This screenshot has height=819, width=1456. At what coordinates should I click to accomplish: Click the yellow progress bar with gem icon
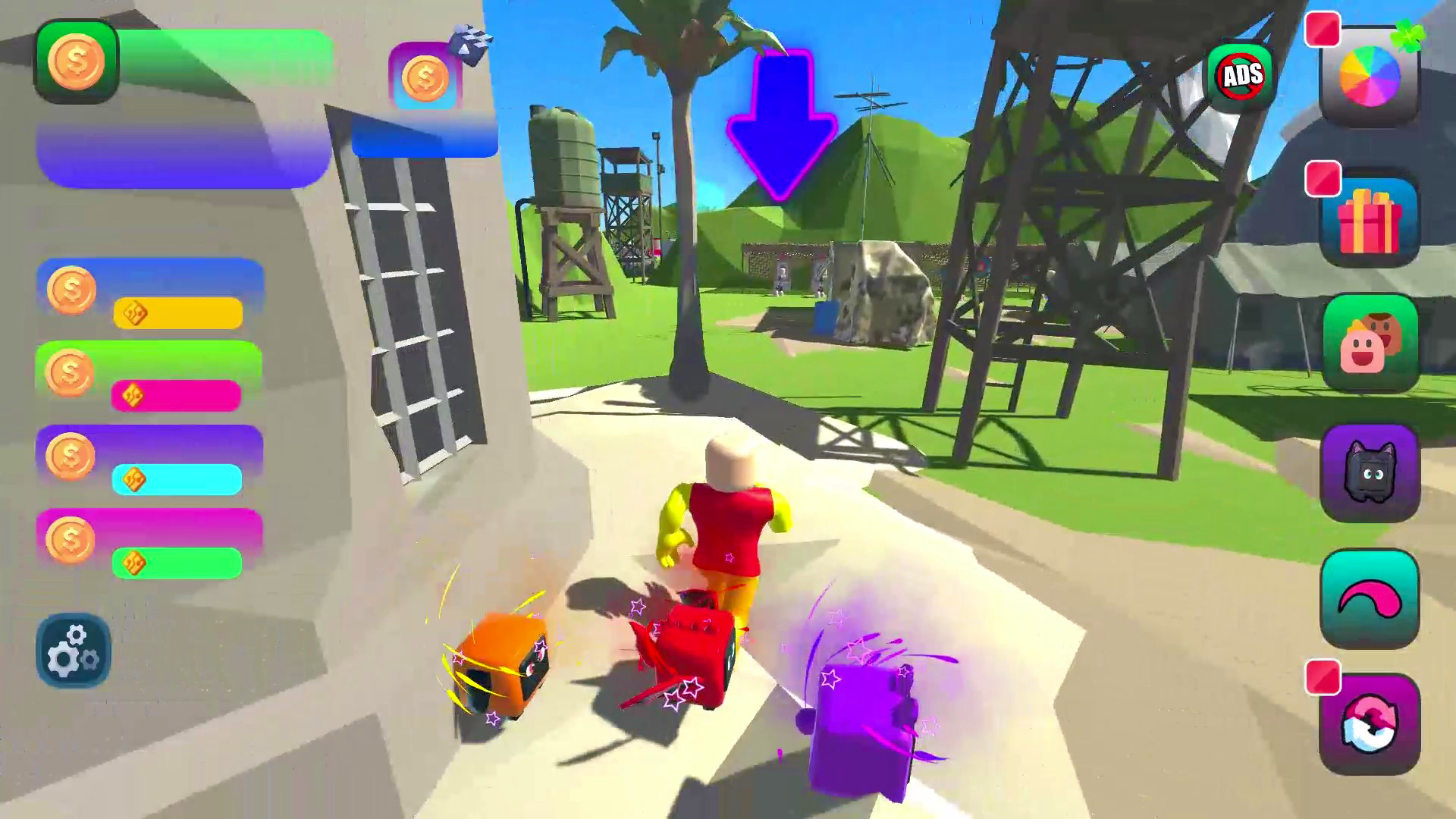[178, 311]
